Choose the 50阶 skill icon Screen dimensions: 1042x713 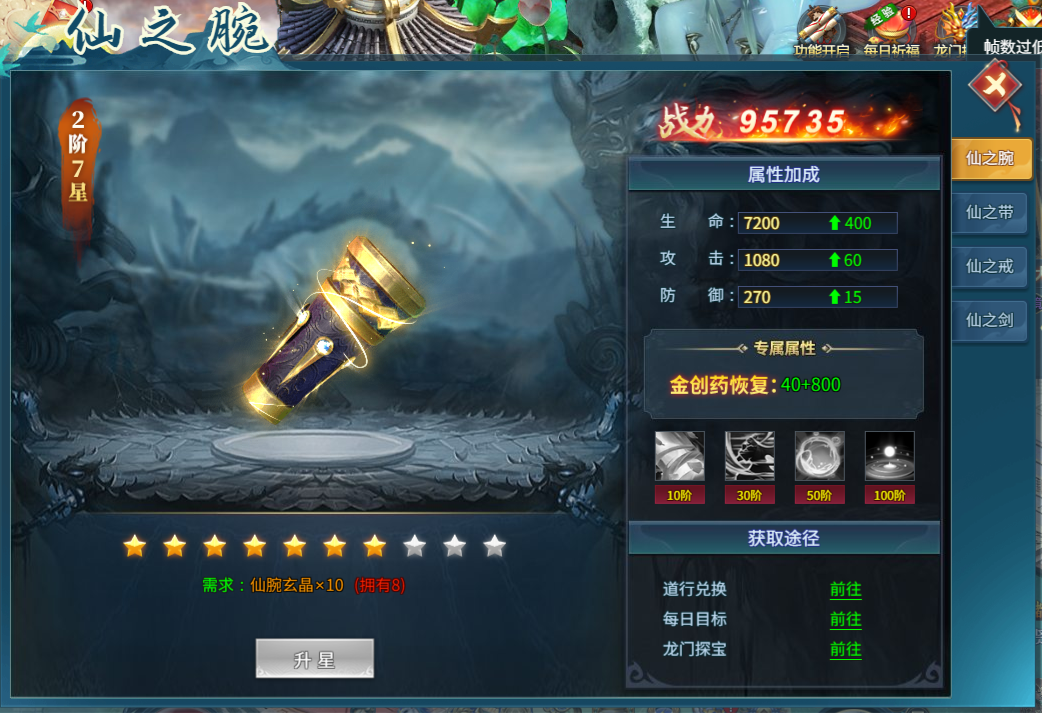820,457
